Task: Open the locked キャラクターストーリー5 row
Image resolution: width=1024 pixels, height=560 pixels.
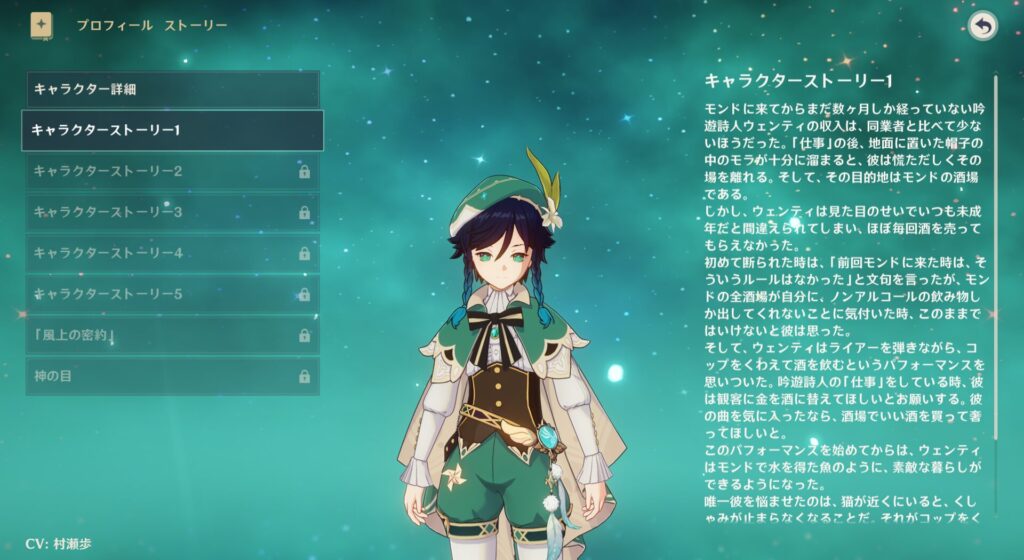Action: point(172,294)
